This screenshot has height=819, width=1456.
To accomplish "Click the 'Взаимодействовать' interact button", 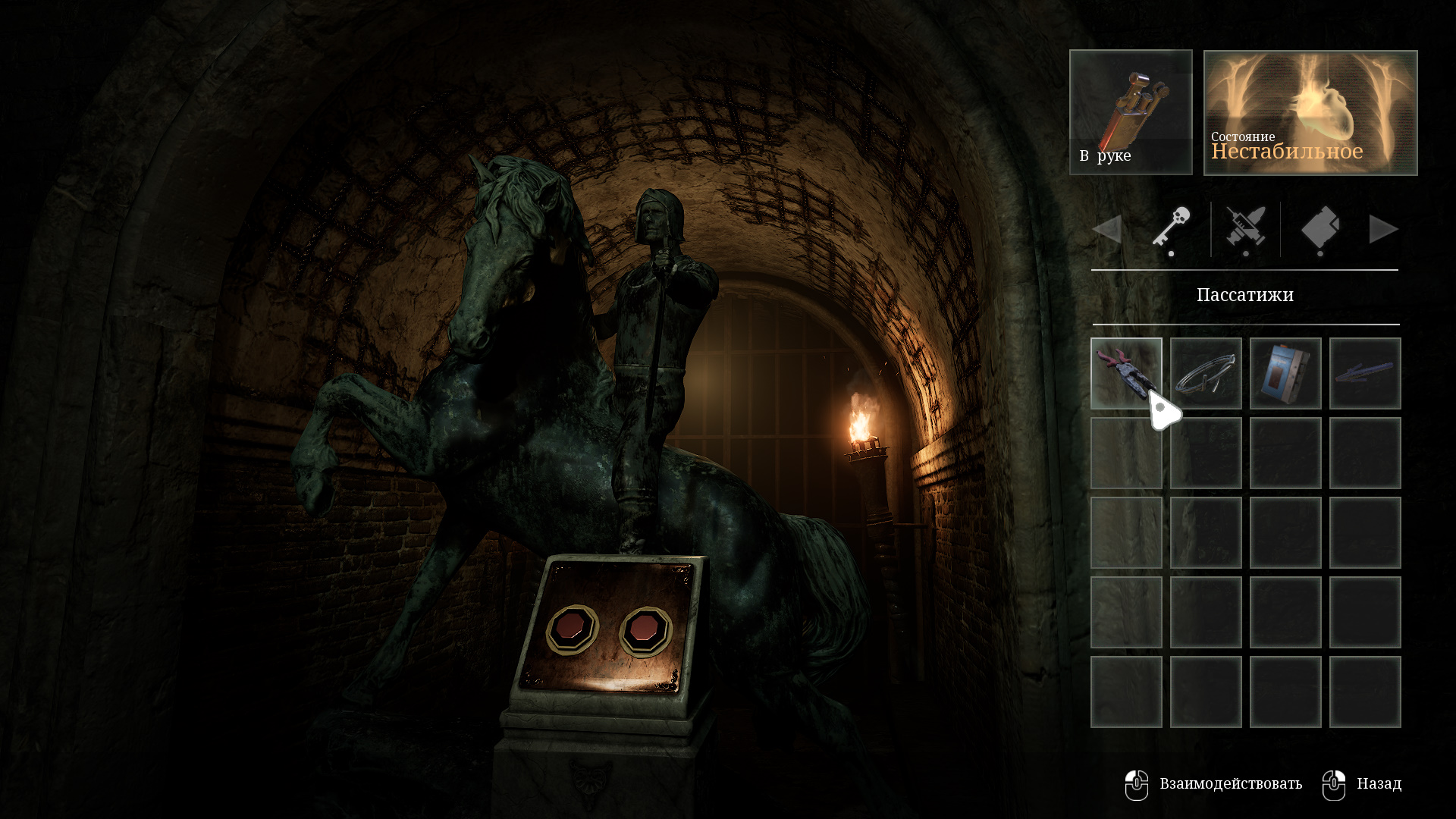I will (1213, 784).
